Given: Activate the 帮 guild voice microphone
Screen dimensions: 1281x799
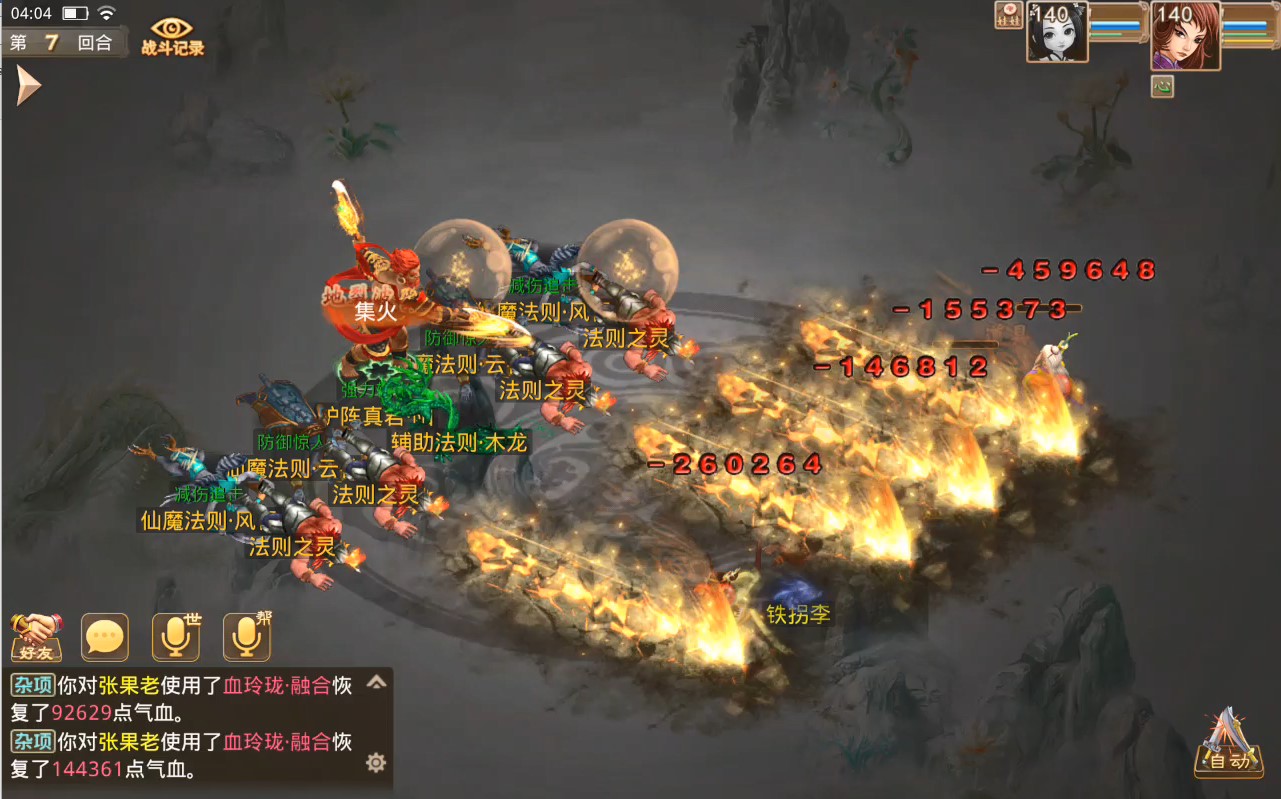Looking at the screenshot, I should [x=247, y=637].
